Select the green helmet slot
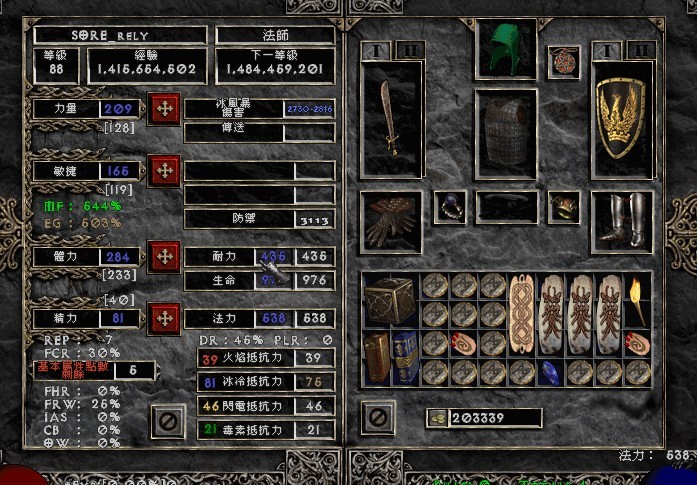This screenshot has height=485, width=697. coord(506,48)
